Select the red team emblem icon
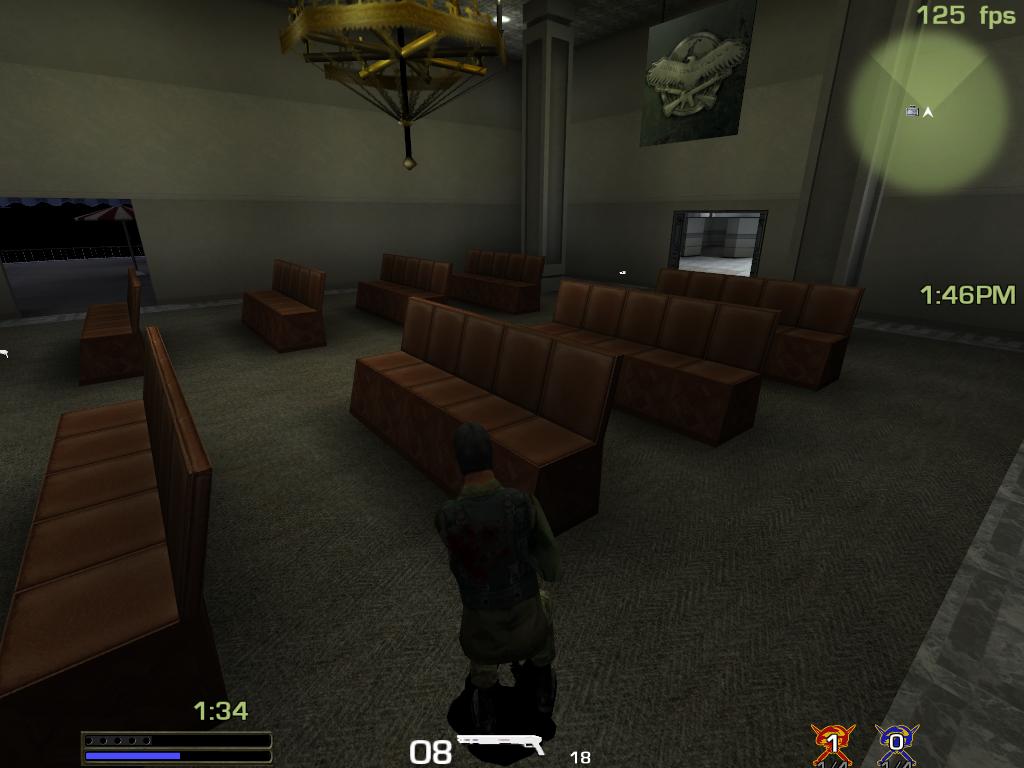 (832, 743)
